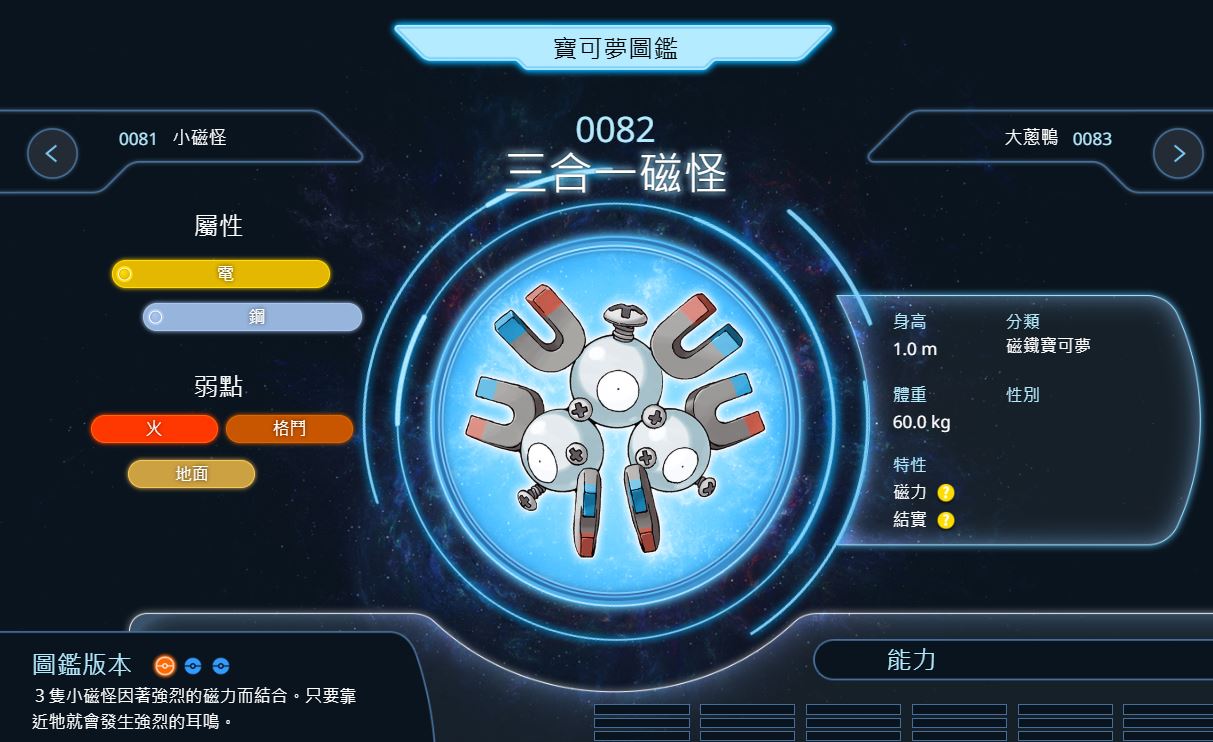This screenshot has height=742, width=1213.
Task: Show info for the 磁力 ability question mark
Action: click(946, 492)
